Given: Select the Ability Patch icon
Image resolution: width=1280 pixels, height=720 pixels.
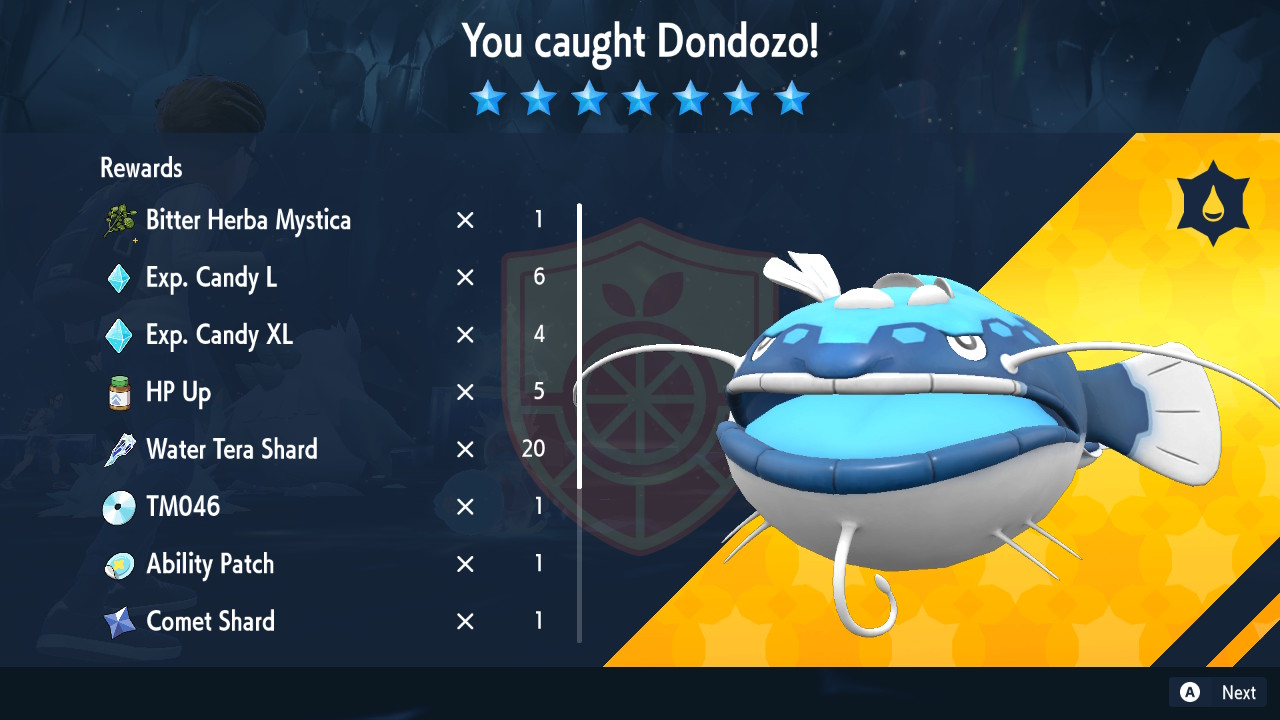Looking at the screenshot, I should point(119,564).
